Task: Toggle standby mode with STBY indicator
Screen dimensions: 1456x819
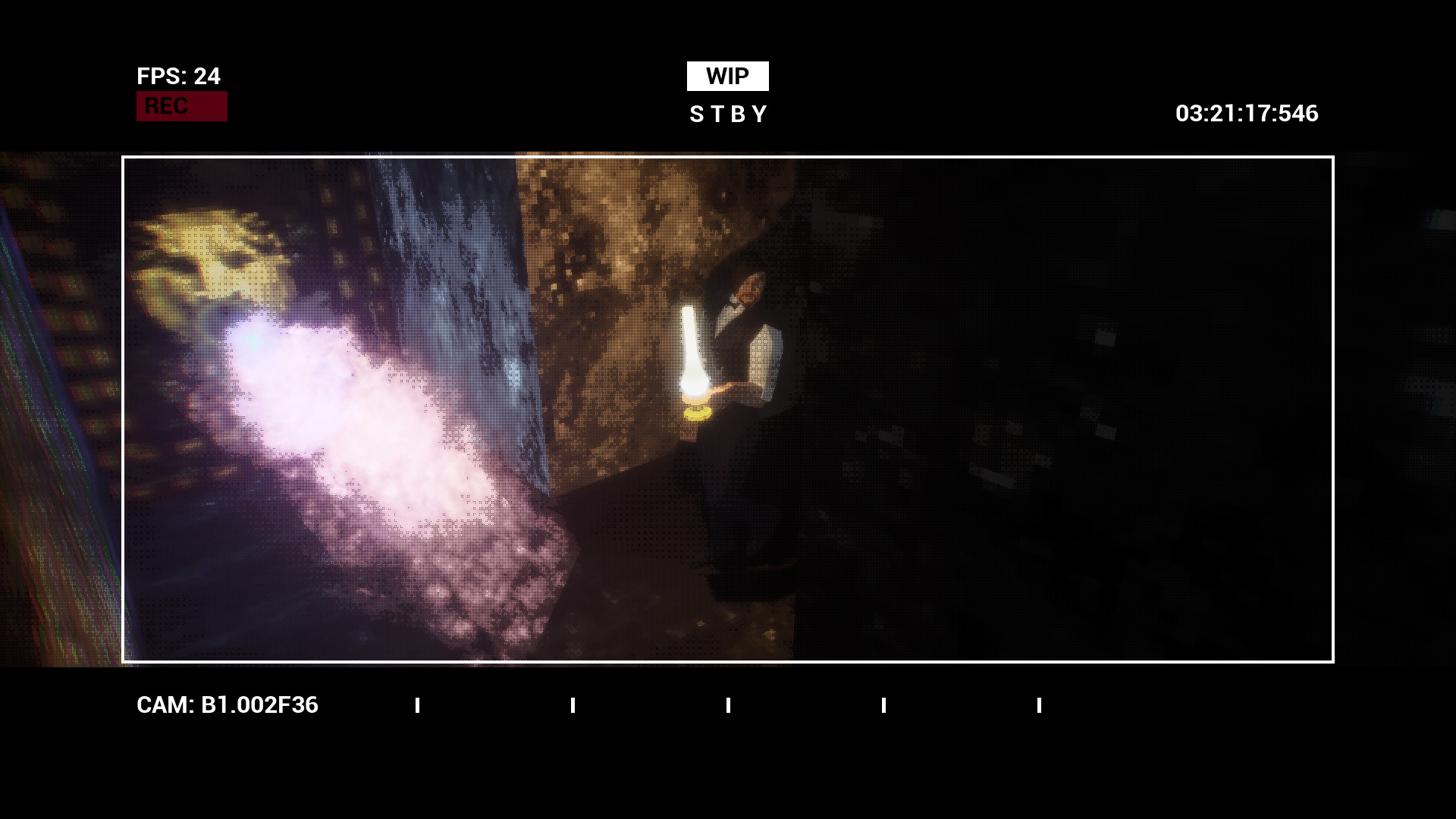Action: pos(727,115)
